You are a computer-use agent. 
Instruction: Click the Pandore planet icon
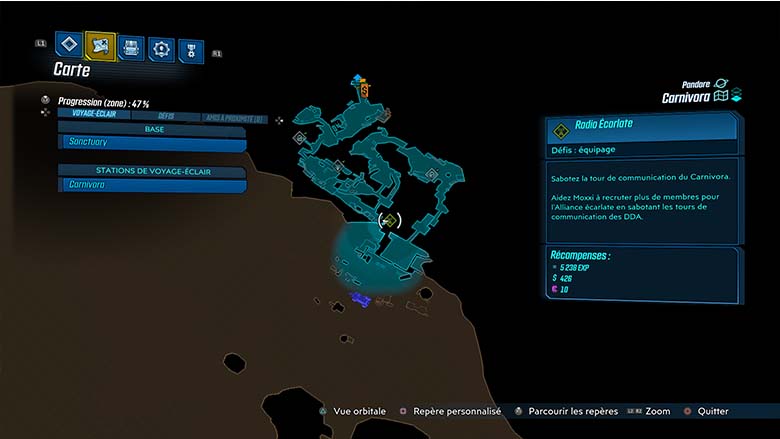721,84
